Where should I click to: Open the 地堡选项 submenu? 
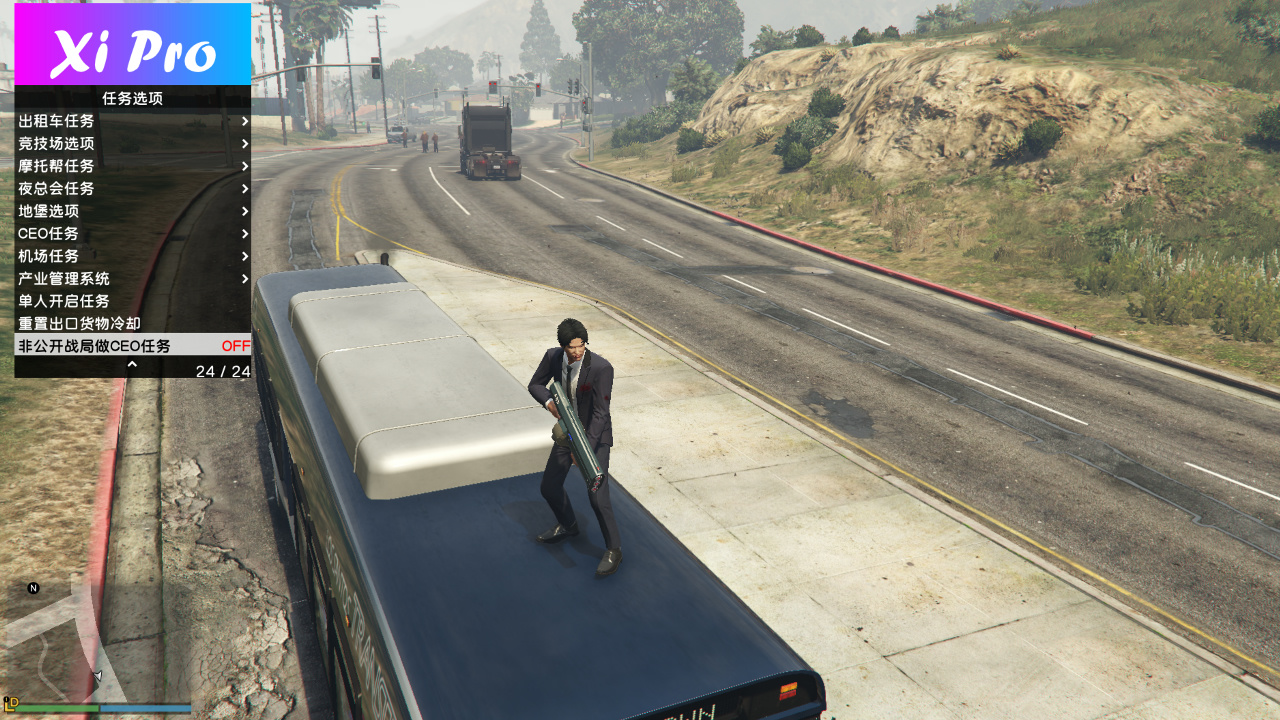pos(132,211)
